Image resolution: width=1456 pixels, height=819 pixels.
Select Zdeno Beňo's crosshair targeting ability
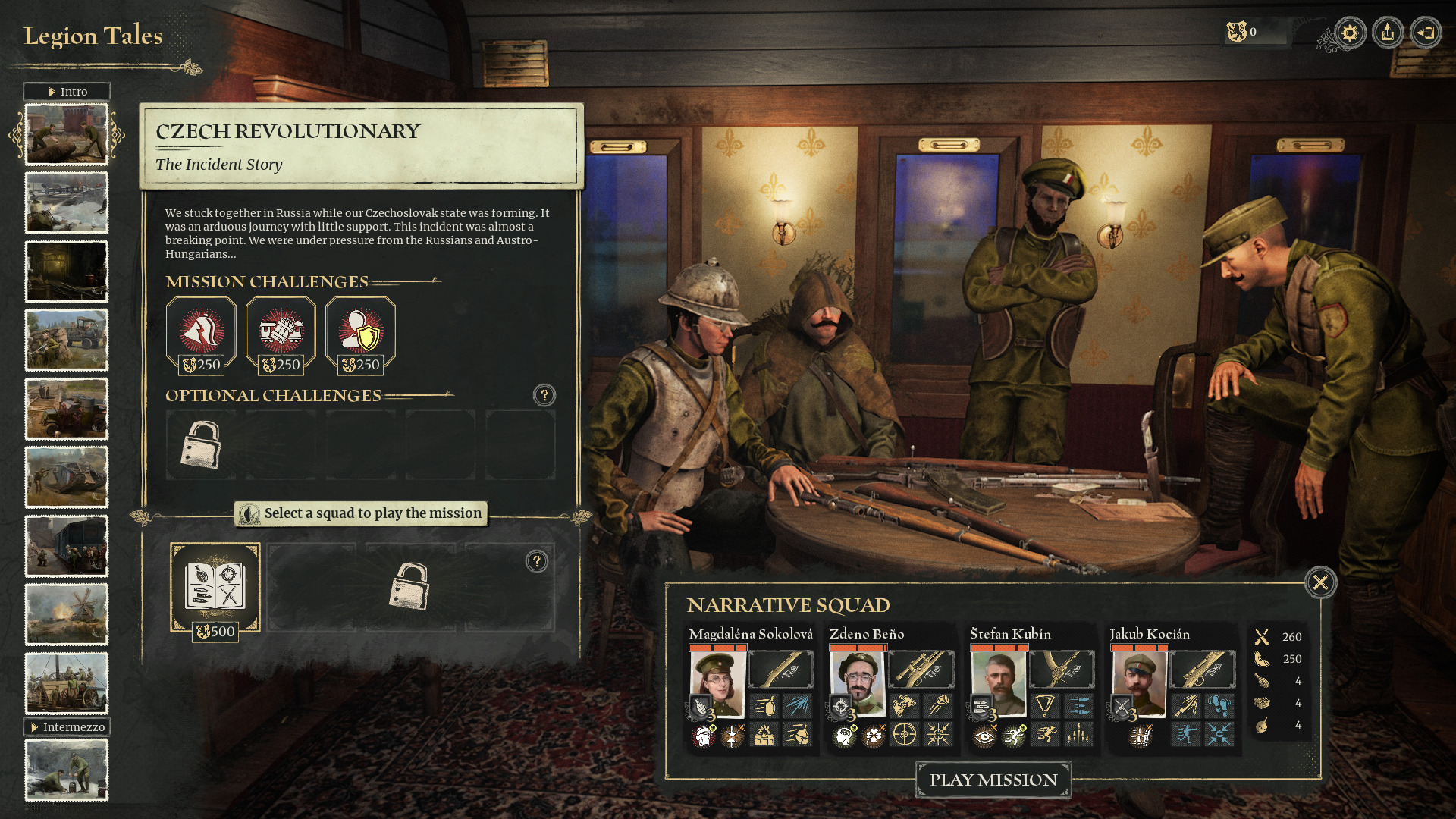pyautogui.click(x=904, y=734)
